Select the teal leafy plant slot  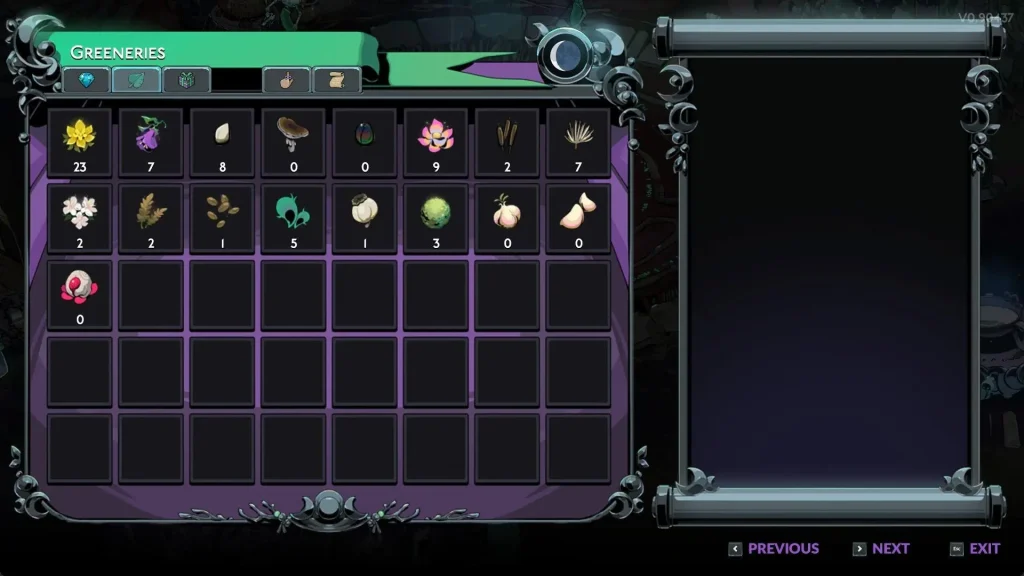tap(294, 218)
